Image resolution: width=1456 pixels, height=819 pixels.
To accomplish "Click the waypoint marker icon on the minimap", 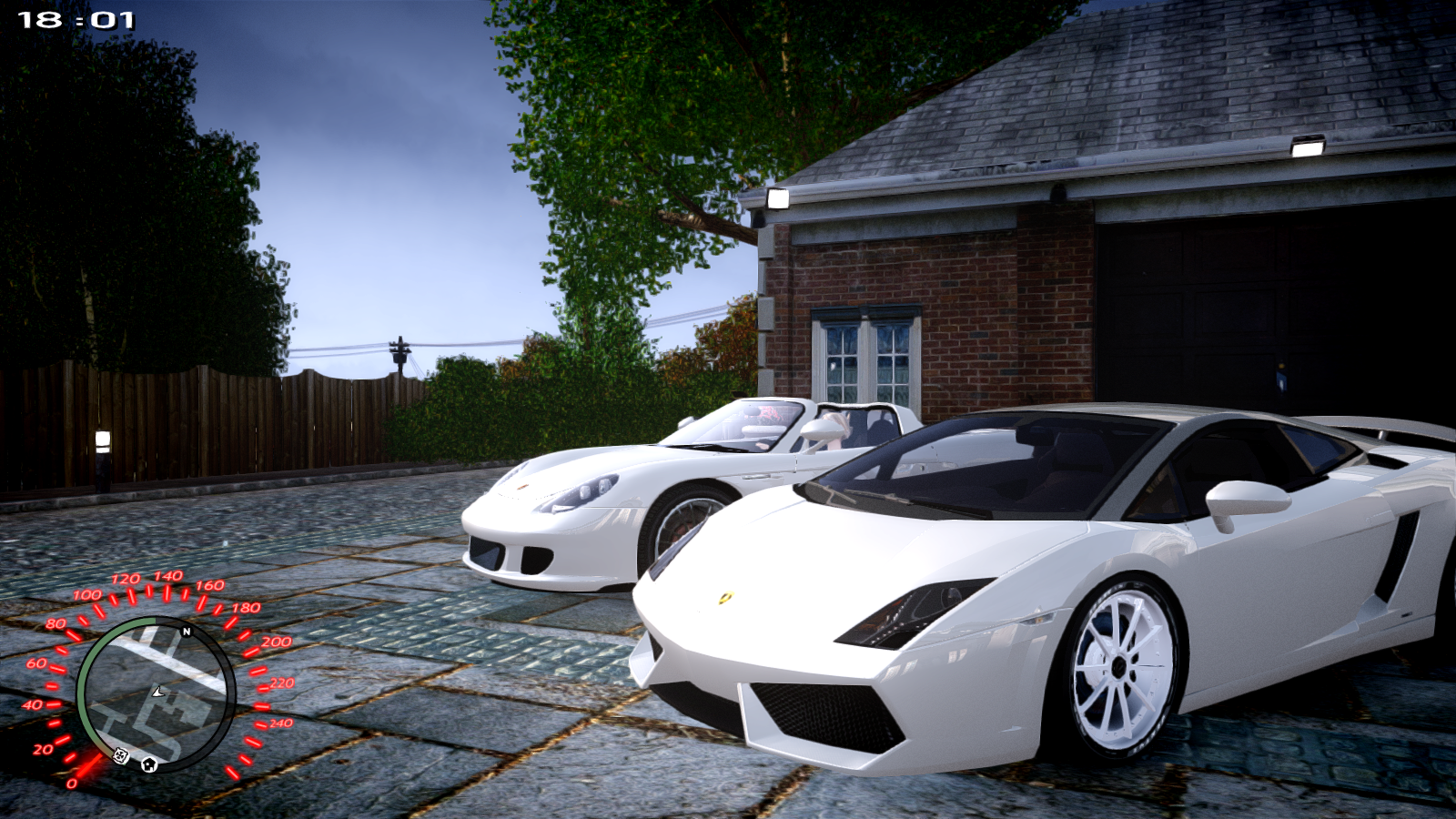I will click(120, 757).
